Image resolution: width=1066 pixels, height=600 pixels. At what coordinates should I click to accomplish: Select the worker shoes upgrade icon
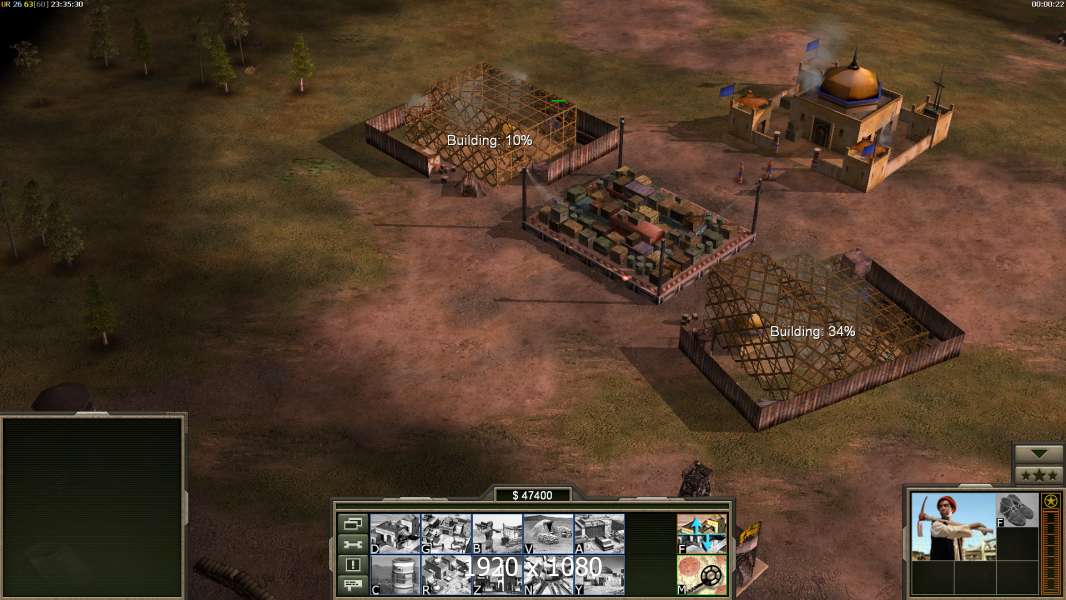point(1017,510)
